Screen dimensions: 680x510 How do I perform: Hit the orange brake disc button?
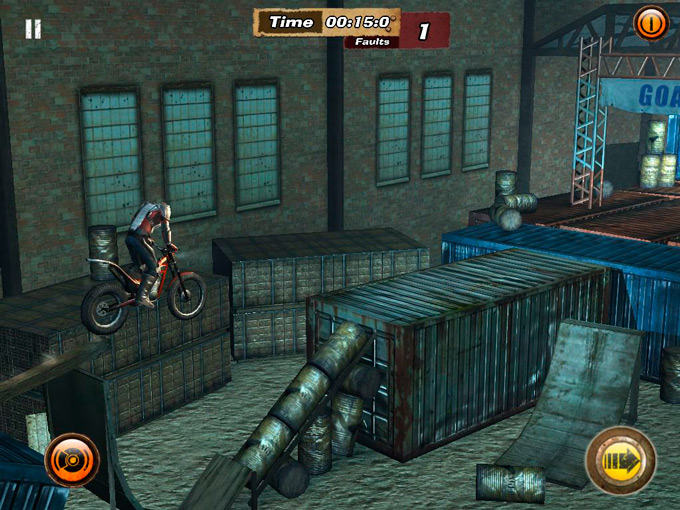point(71,461)
